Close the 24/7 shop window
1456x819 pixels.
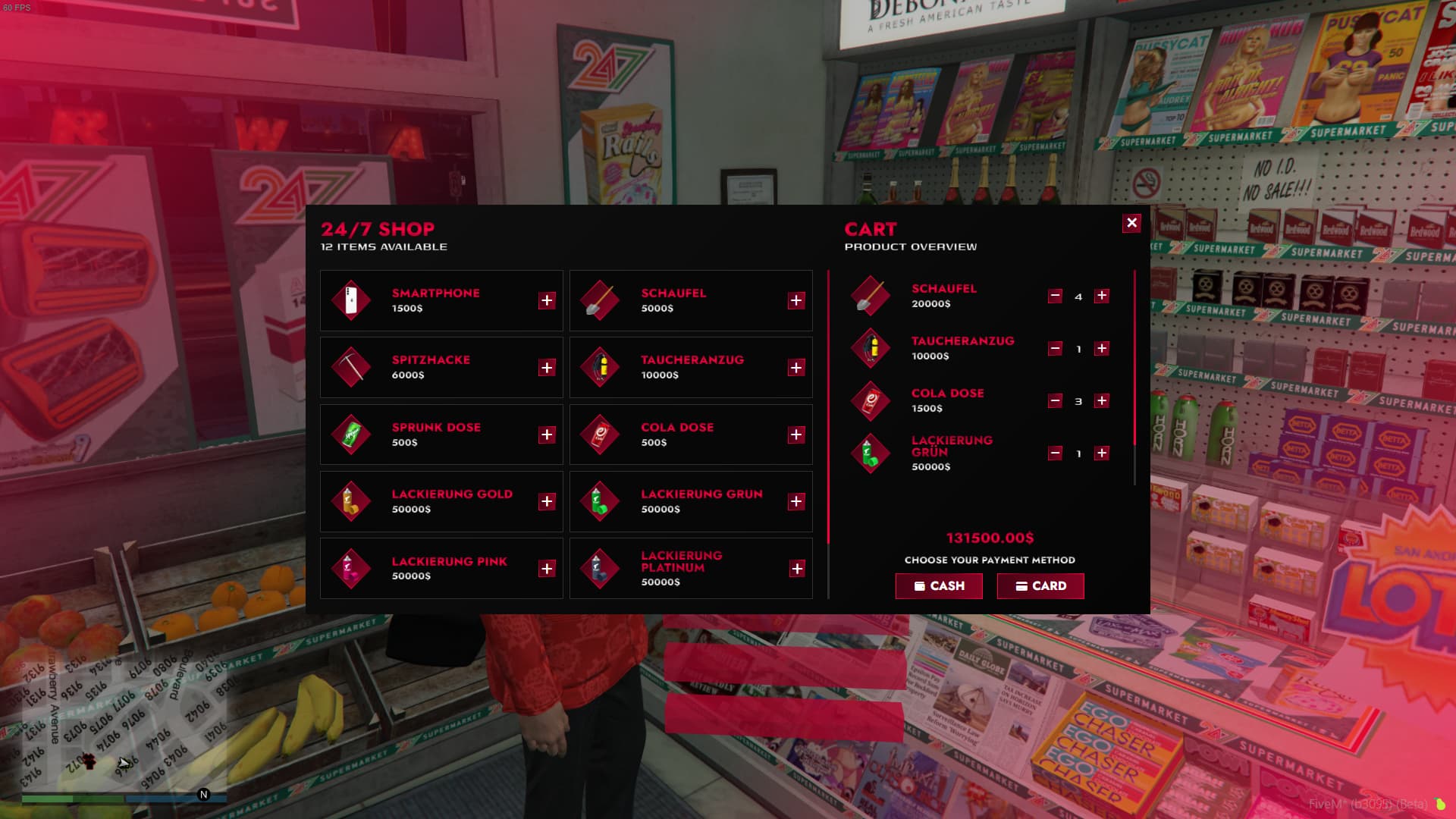(x=1131, y=222)
